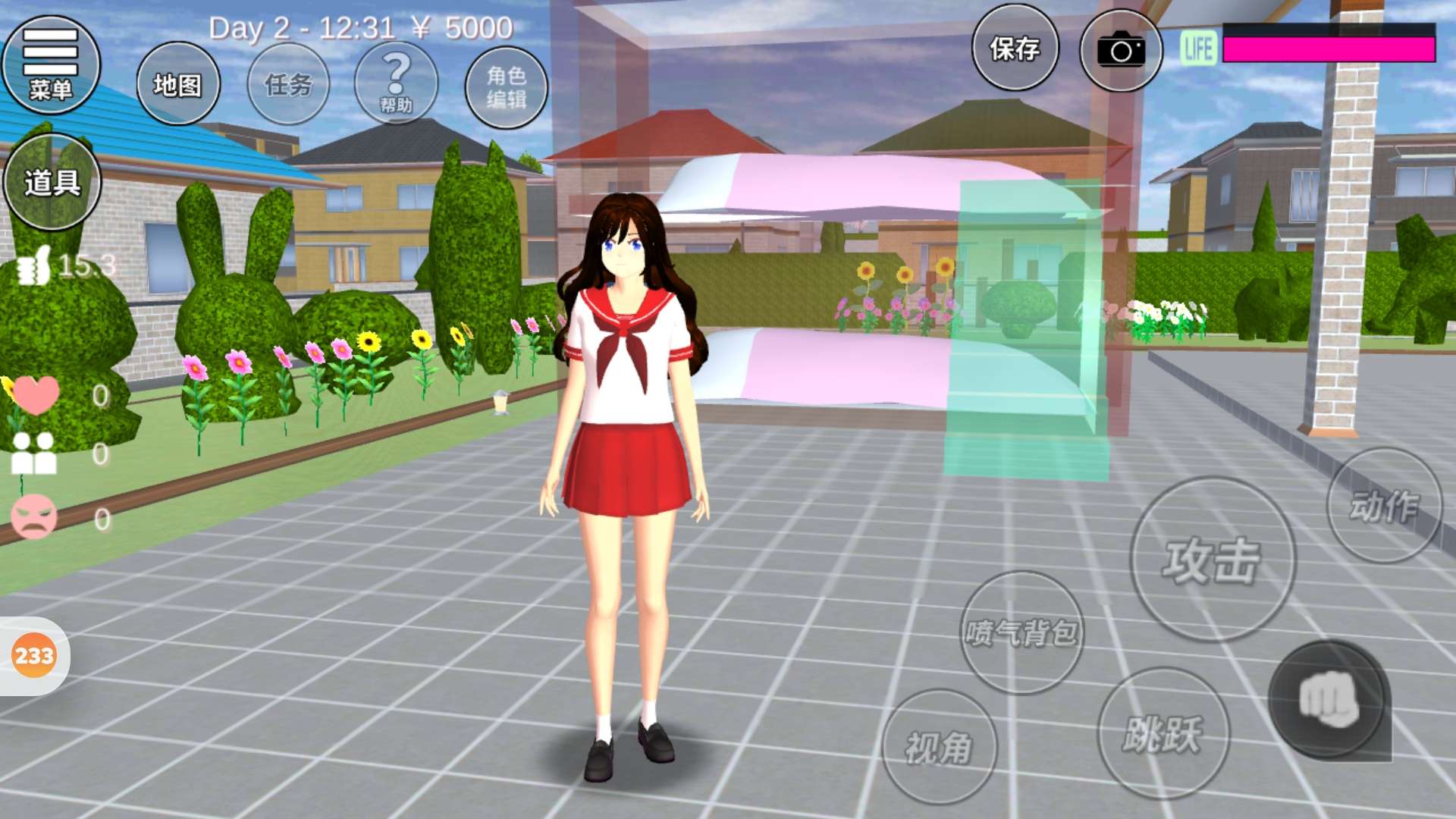Tap the 跳跃 jump button

[1163, 733]
